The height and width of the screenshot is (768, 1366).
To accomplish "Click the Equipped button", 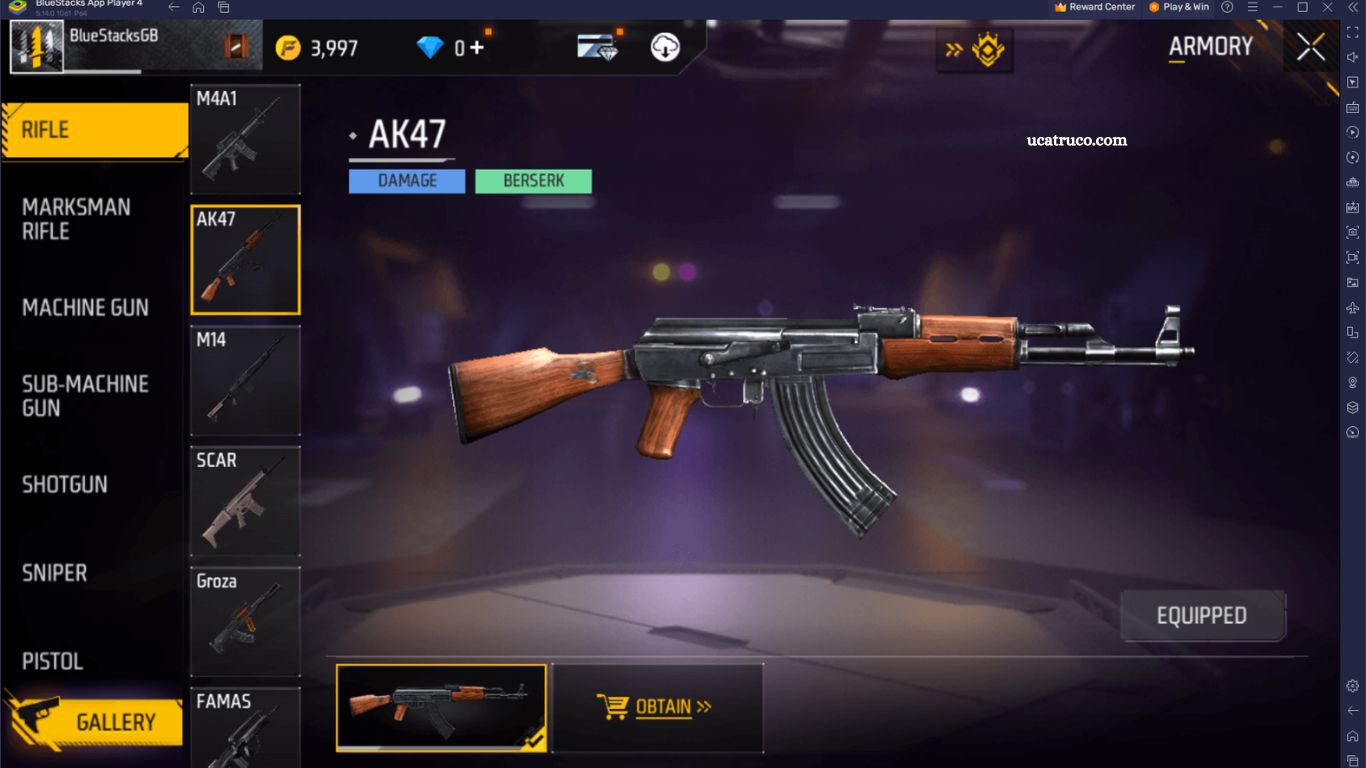I will (x=1202, y=616).
